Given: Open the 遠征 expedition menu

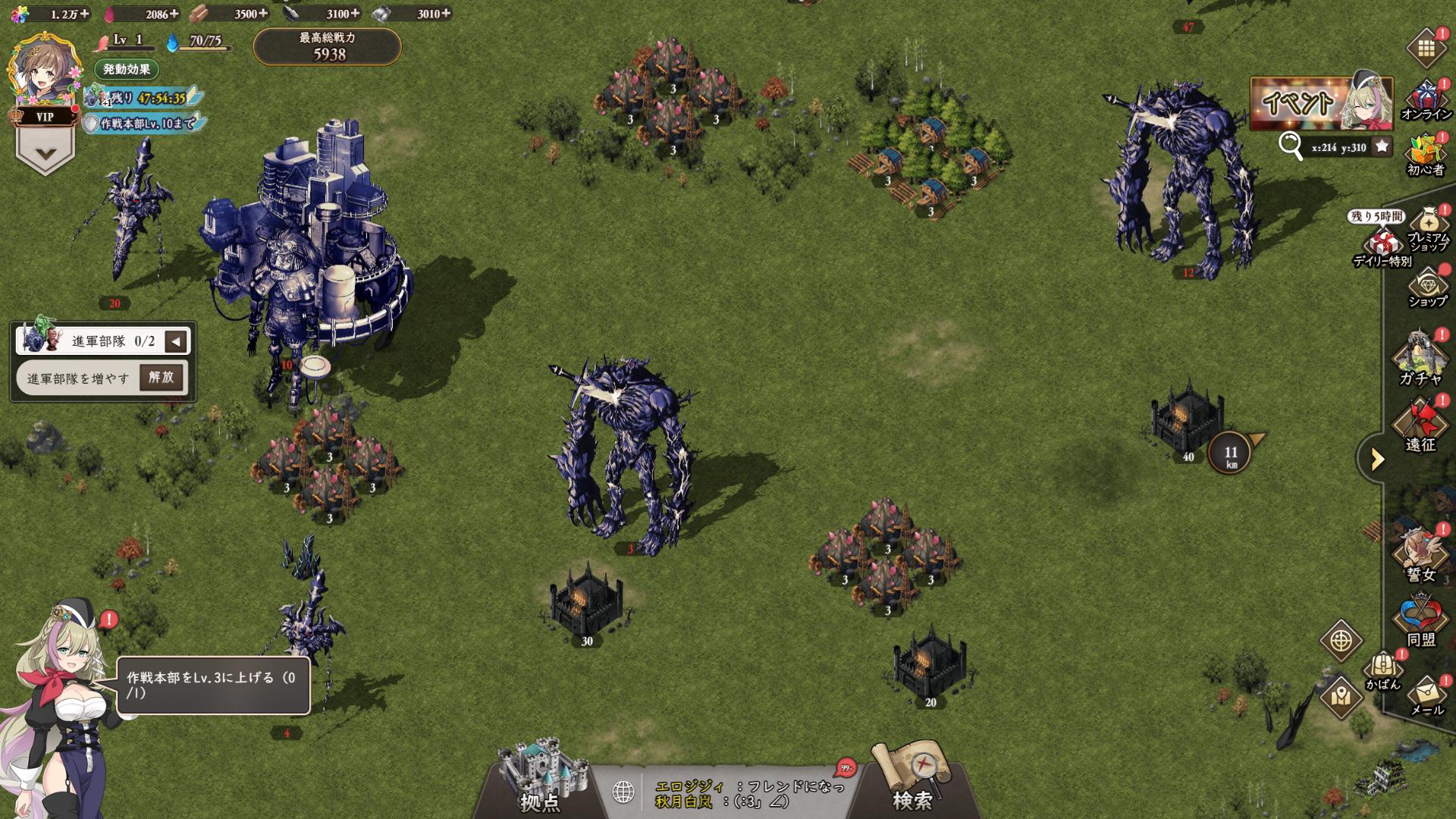Looking at the screenshot, I should click(1420, 425).
